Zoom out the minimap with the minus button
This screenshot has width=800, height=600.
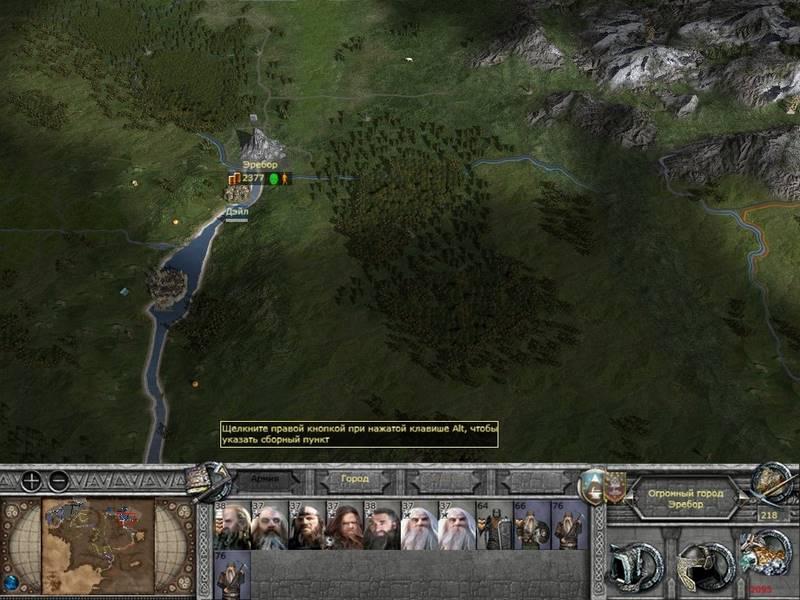tap(59, 481)
